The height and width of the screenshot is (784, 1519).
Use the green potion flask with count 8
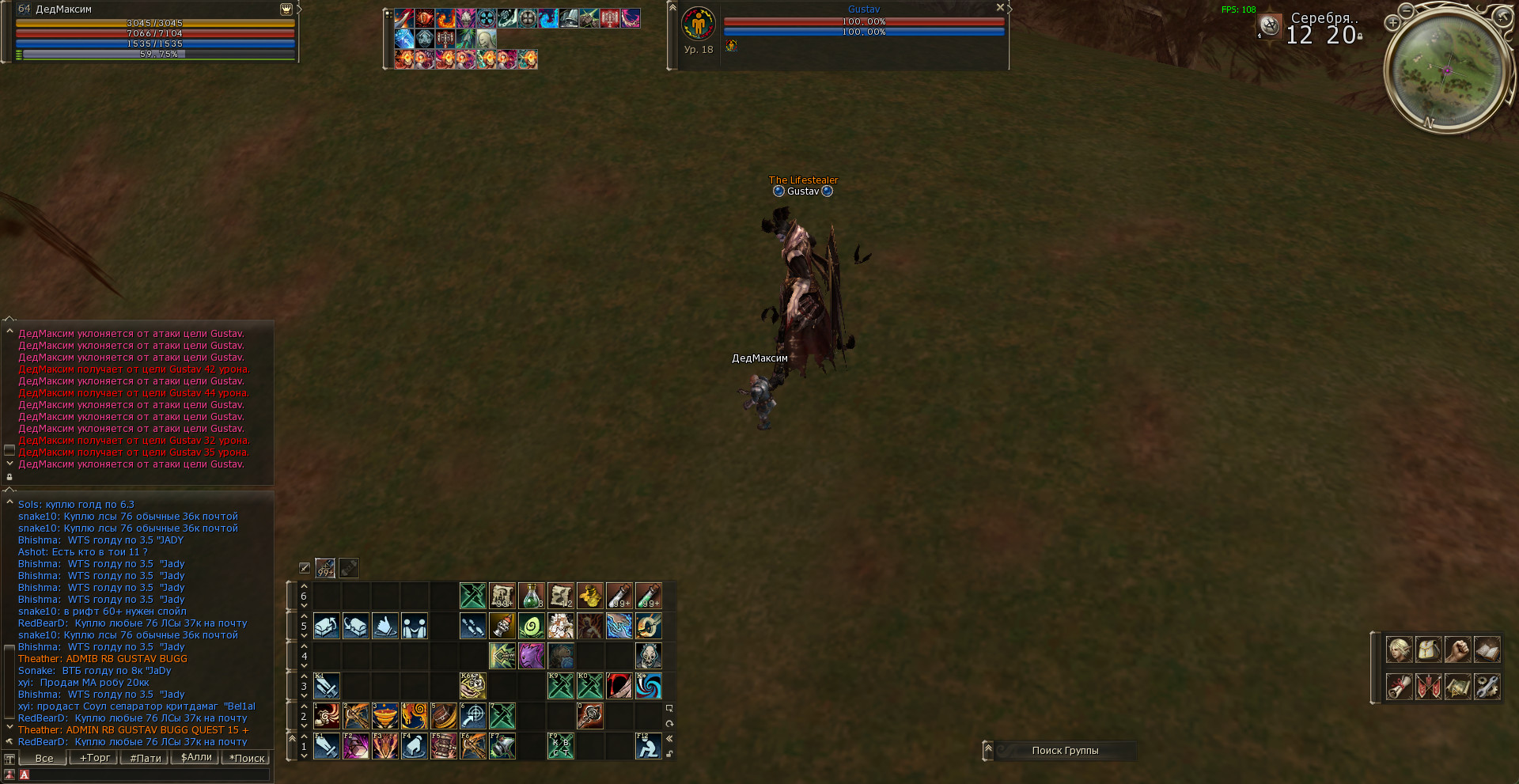coord(531,596)
